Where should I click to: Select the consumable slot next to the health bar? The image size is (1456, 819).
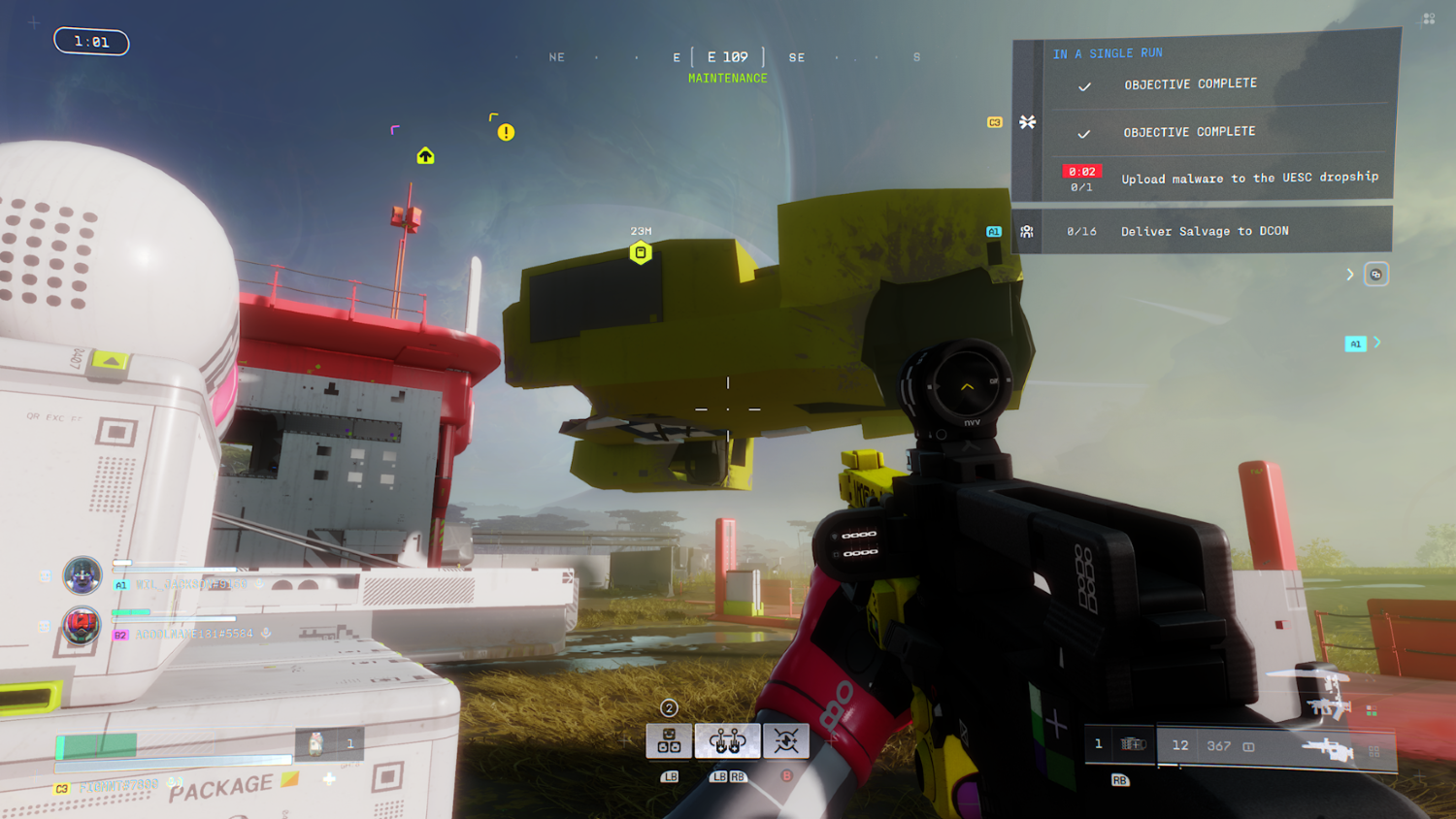[x=316, y=744]
